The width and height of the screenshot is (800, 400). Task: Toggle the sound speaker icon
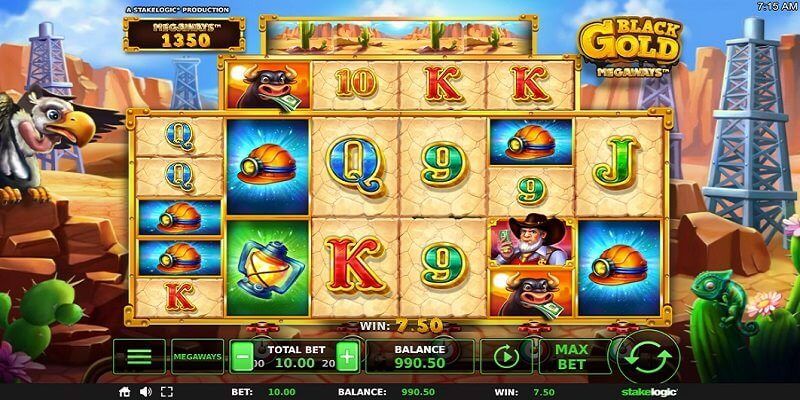(145, 391)
